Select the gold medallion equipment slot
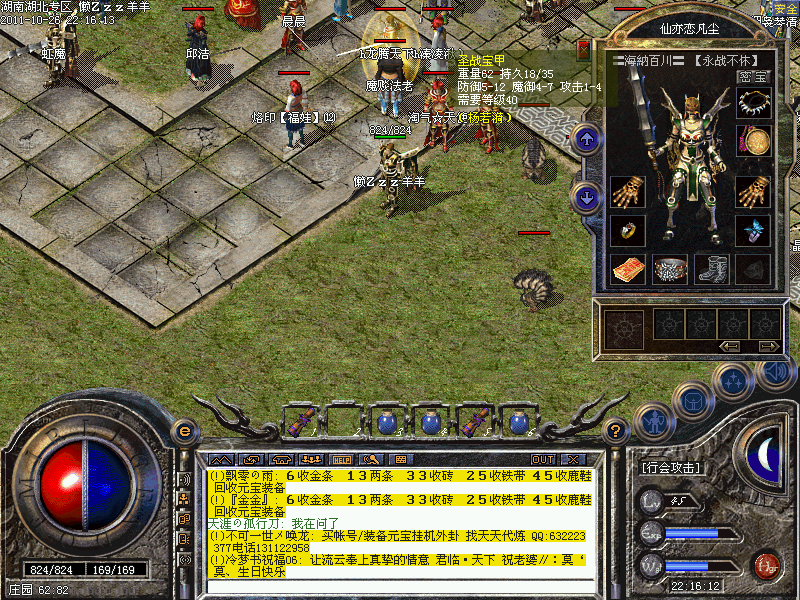The height and width of the screenshot is (600, 800). [753, 140]
